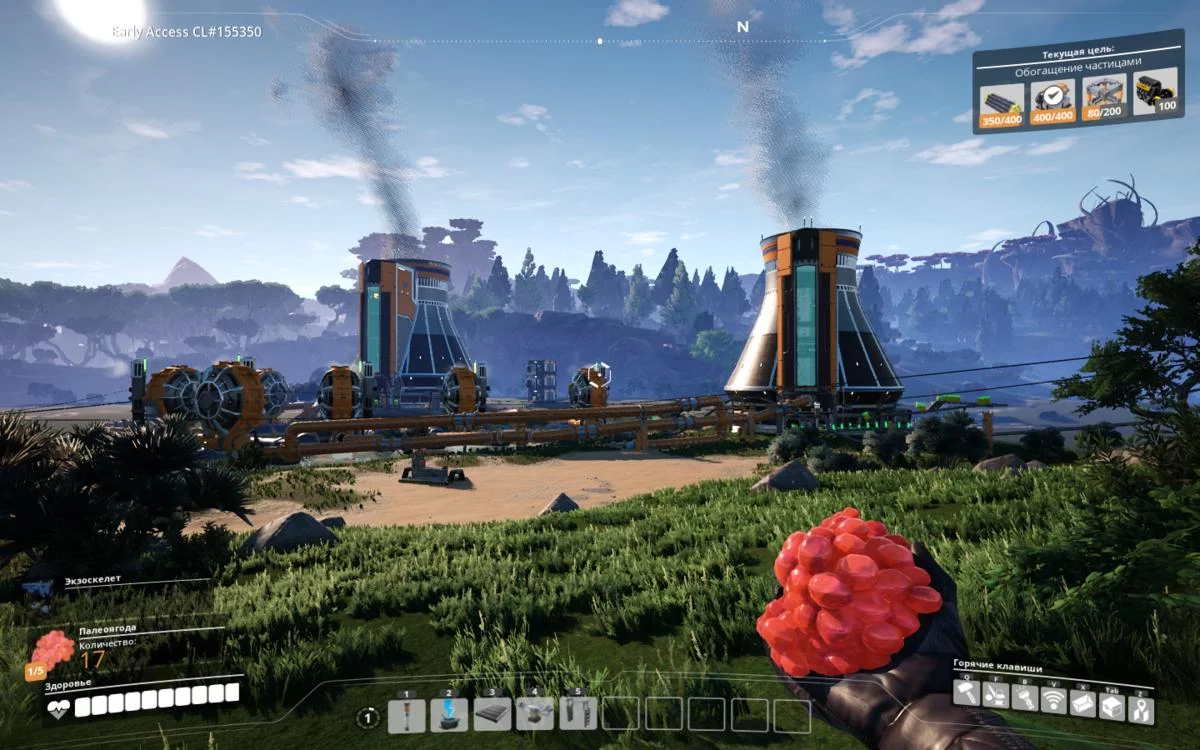Screen dimensions: 1200x750
Task: Choose the lightning bolt generator hotbar slot
Action: pos(449,714)
